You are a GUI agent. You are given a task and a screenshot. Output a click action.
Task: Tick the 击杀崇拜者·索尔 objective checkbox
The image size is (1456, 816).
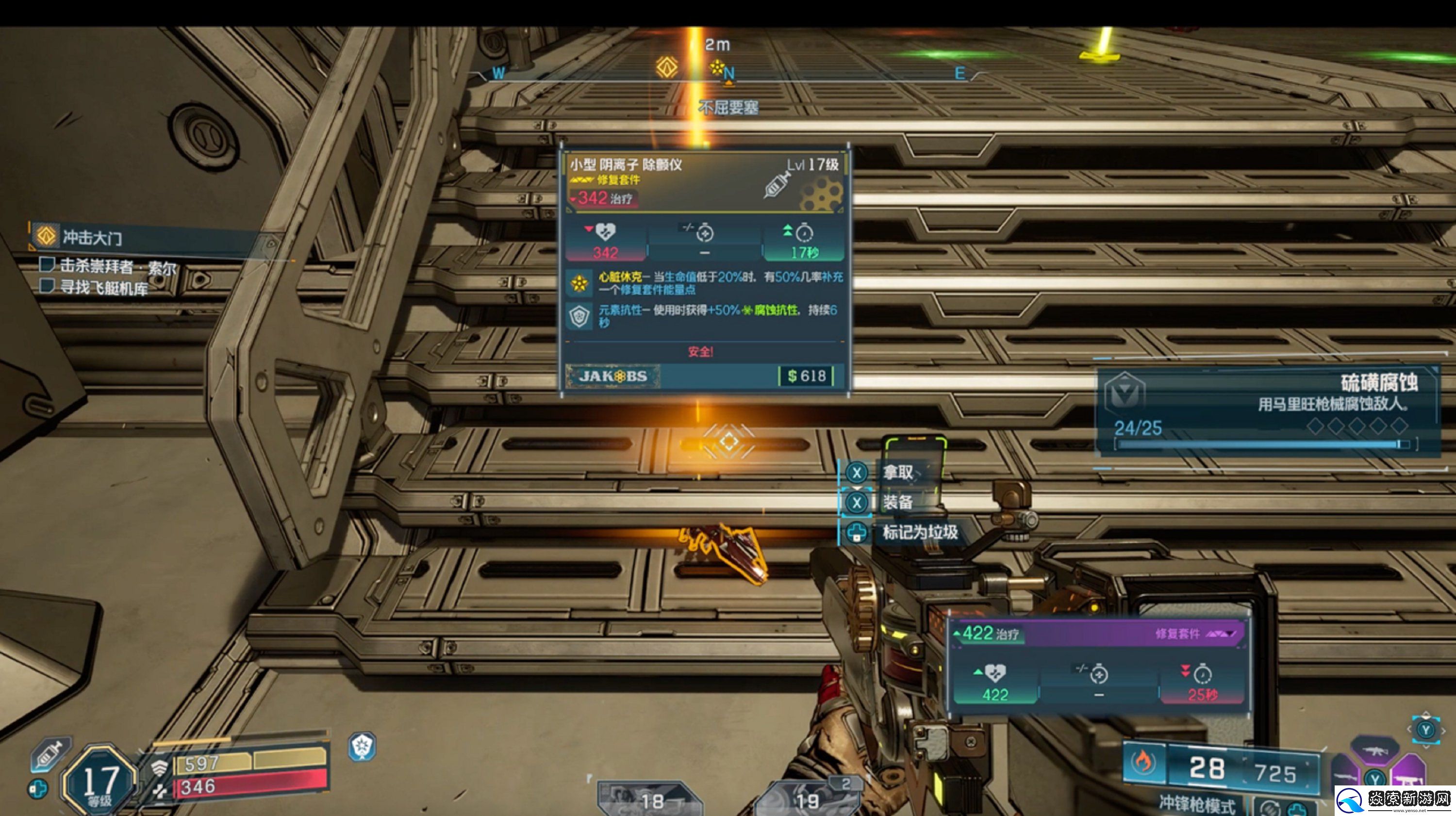[x=46, y=264]
